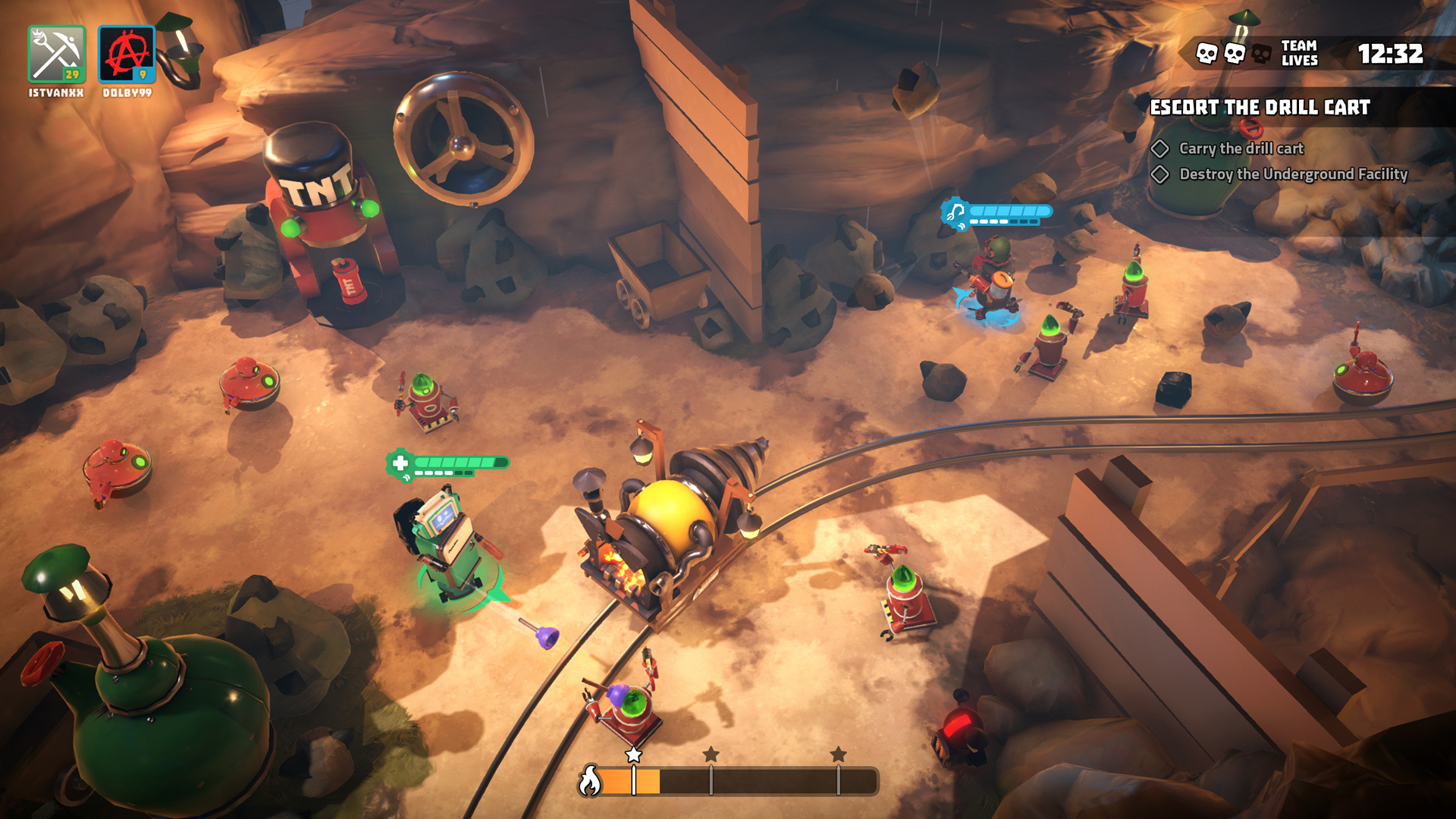Select the Carry the drill cart objective
This screenshot has height=819, width=1456.
(1241, 149)
